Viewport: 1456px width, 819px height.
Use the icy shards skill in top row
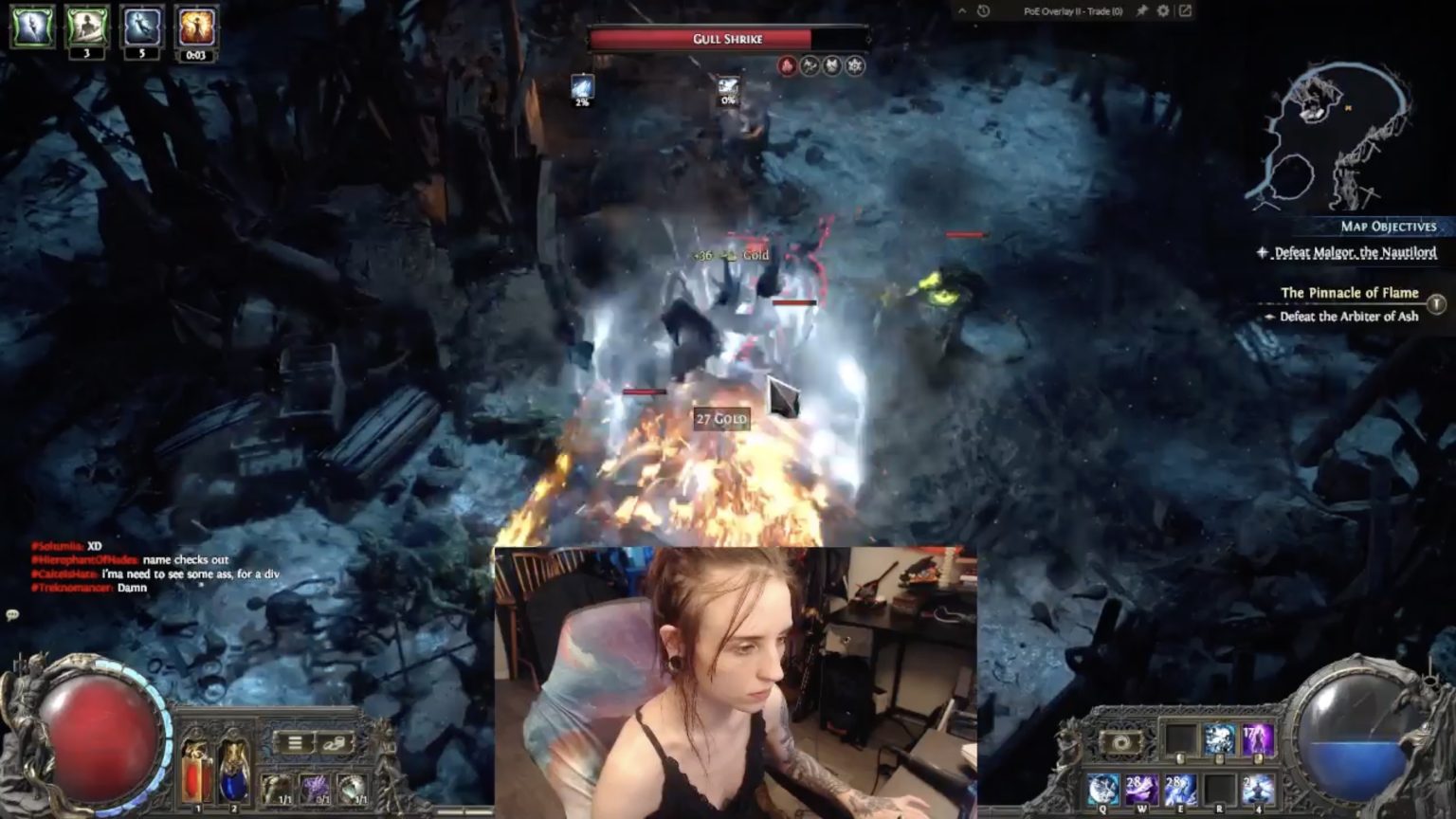[x=1219, y=740]
